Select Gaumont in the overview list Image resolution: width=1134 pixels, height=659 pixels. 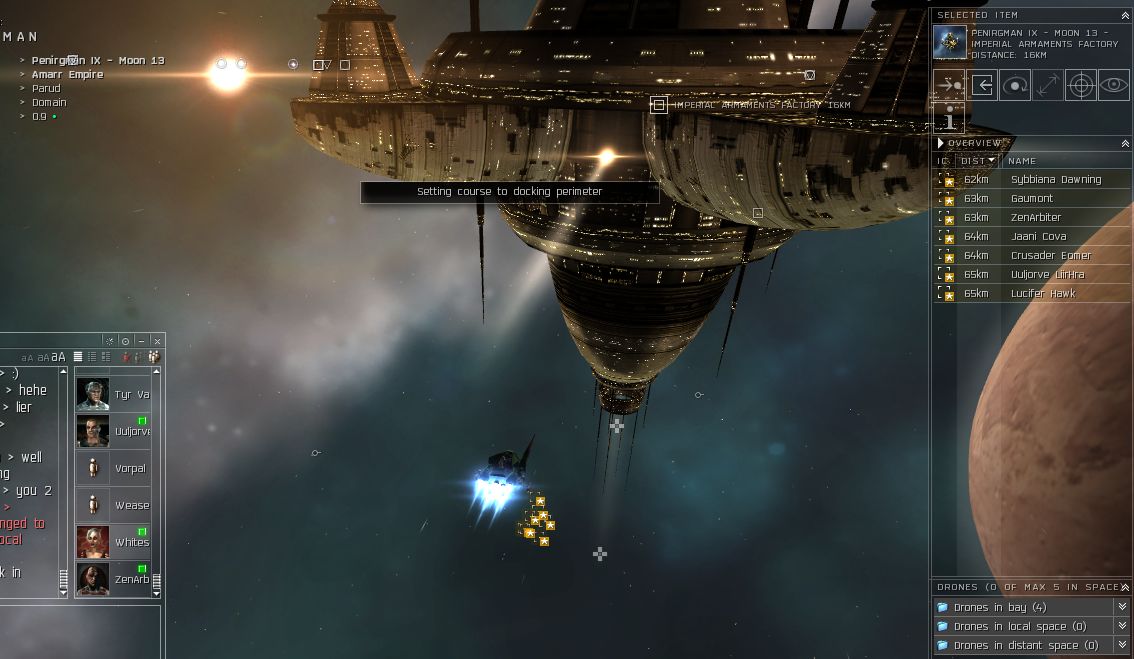(1031, 199)
